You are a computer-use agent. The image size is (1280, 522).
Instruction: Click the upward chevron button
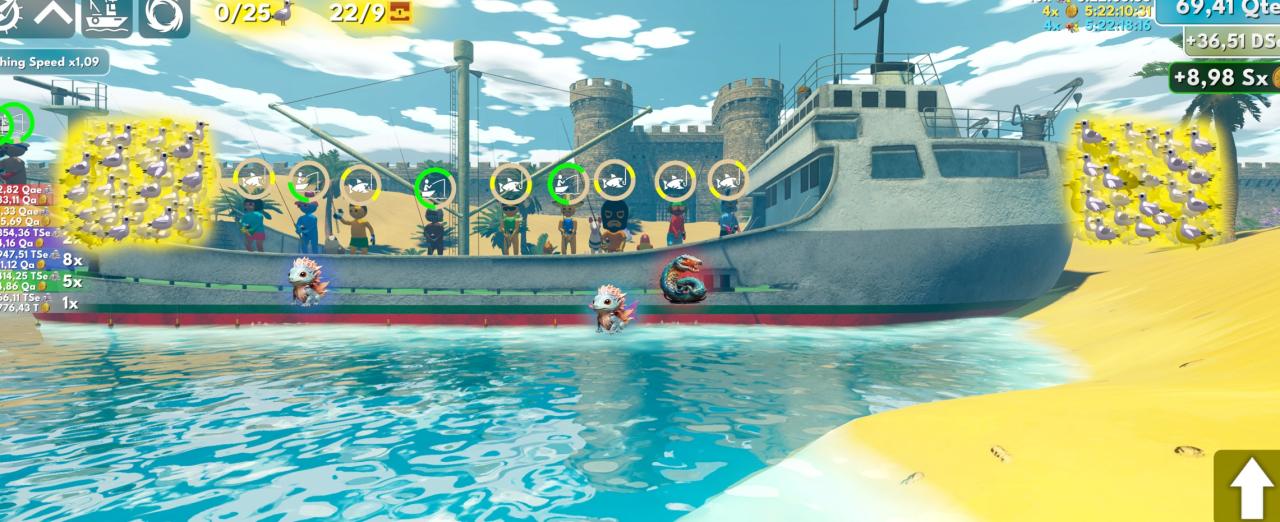(52, 15)
